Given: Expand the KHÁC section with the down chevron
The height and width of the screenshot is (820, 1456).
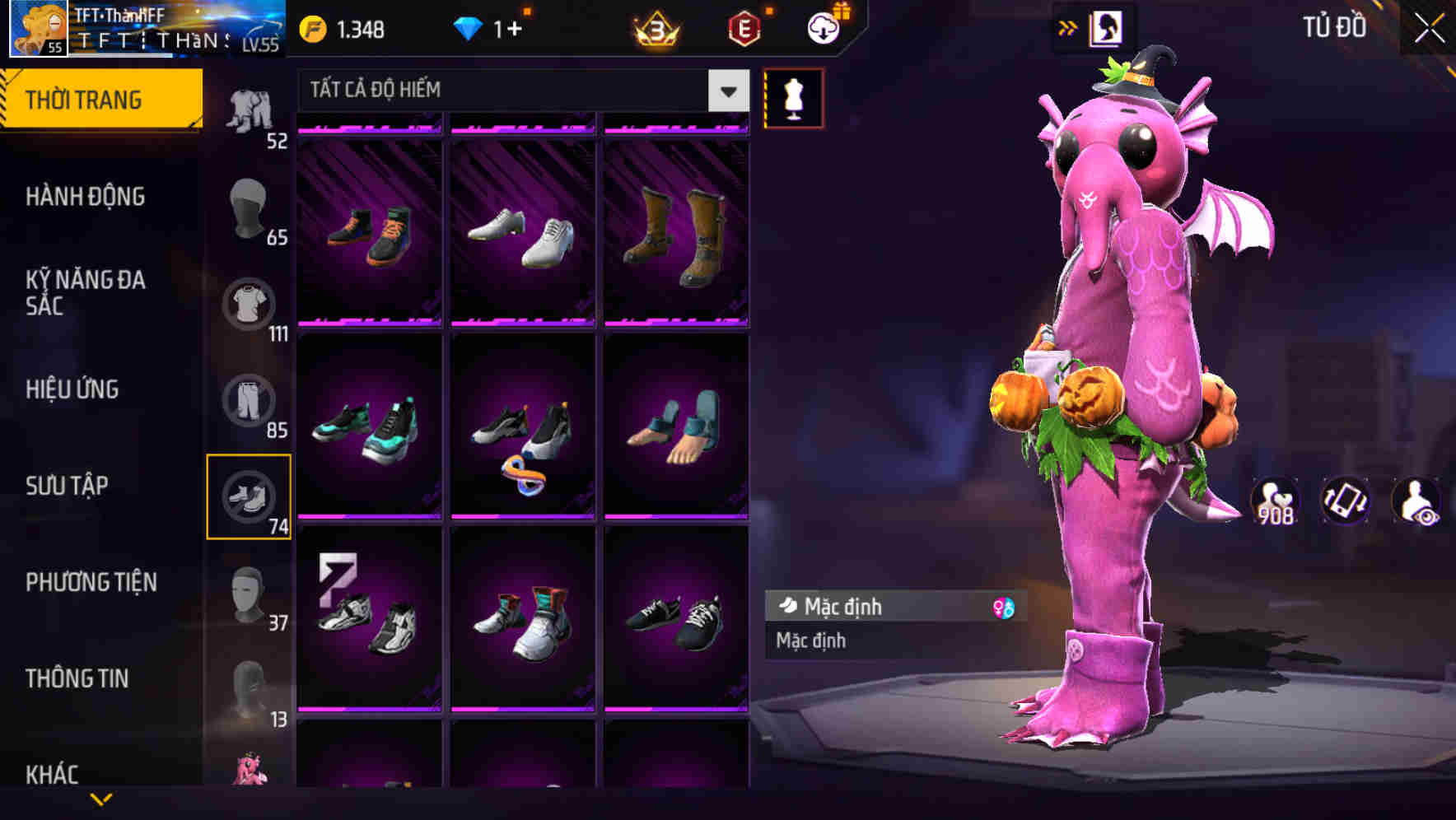Looking at the screenshot, I should click(x=103, y=797).
